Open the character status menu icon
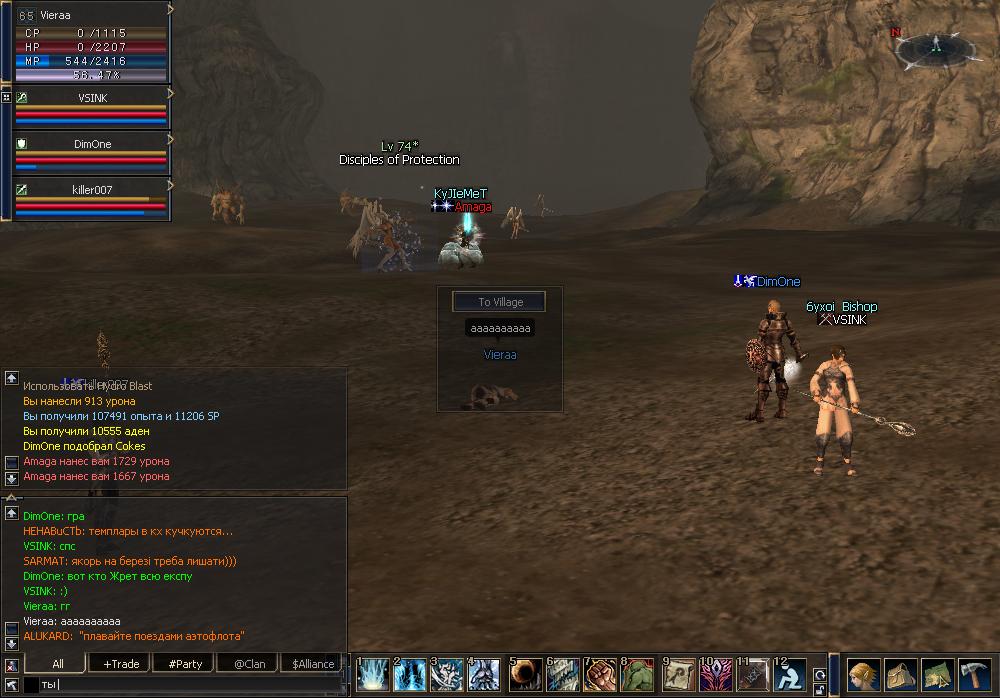This screenshot has height=698, width=1000. (x=863, y=675)
